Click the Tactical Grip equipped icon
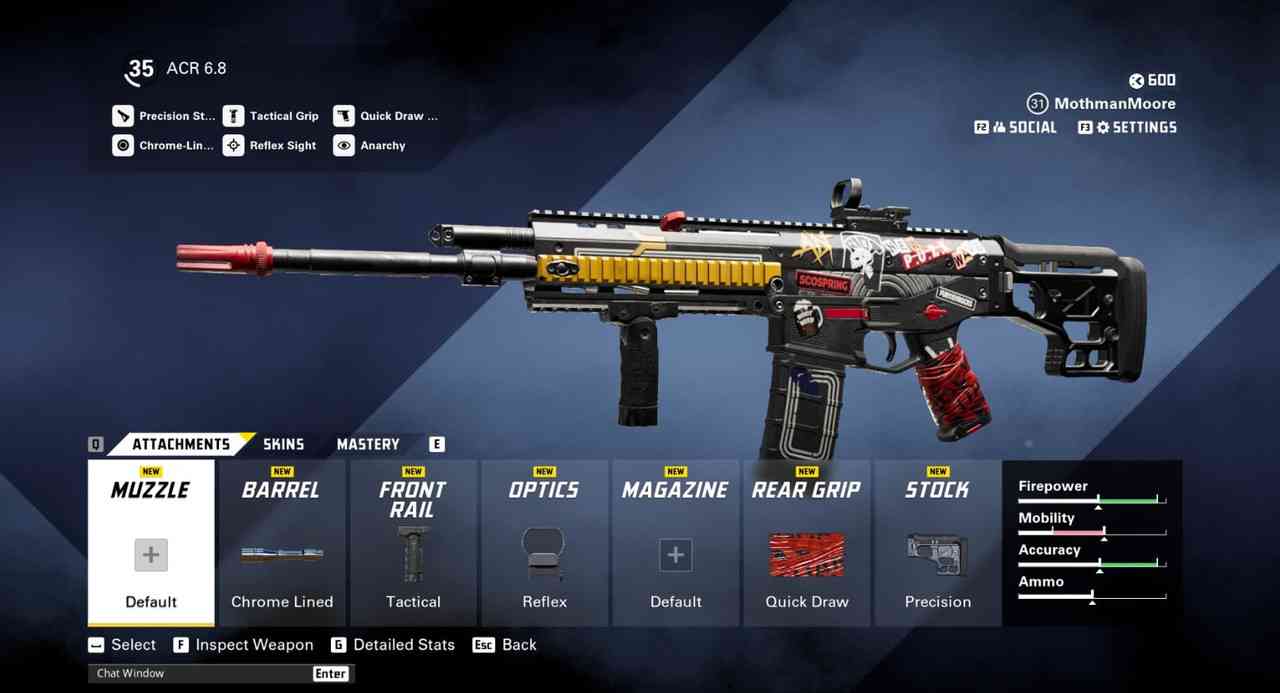This screenshot has height=693, width=1280. (233, 116)
